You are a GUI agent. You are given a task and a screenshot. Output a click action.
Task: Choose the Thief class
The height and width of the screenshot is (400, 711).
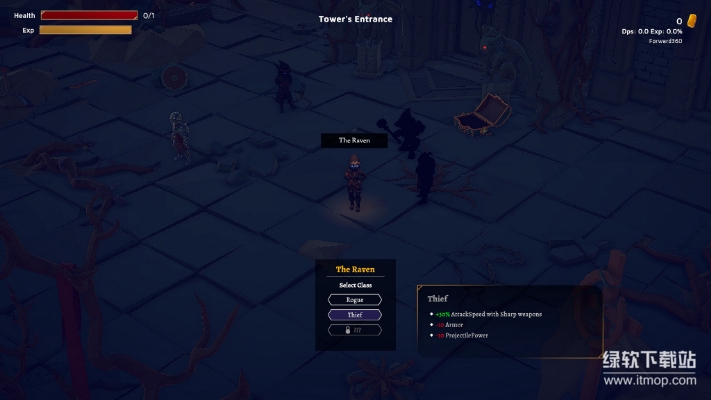click(355, 314)
